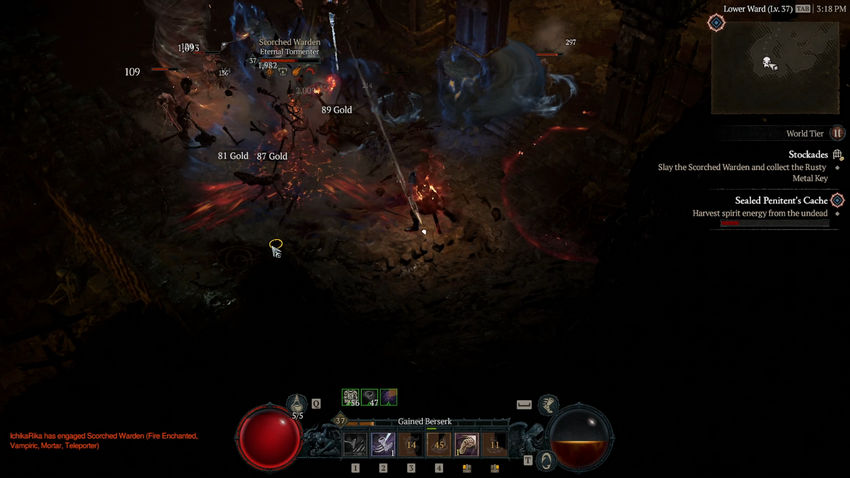
Task: Click the mount icon above the resource globe
Action: 547,404
